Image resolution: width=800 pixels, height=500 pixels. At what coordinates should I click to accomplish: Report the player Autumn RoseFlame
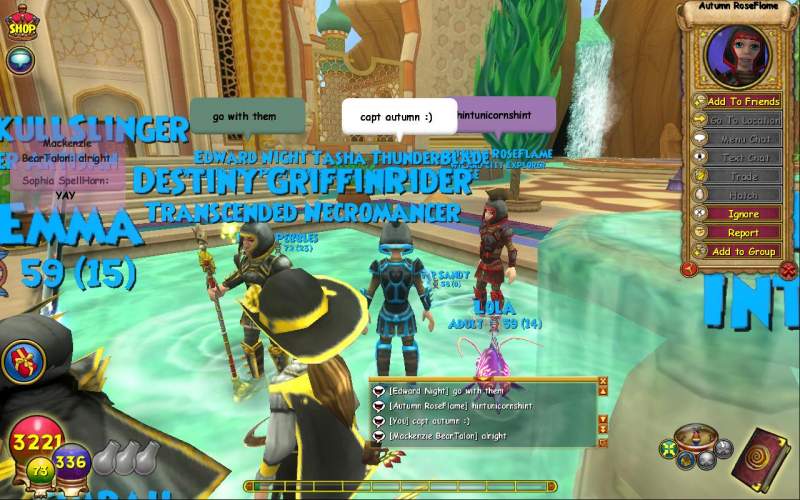coord(743,233)
